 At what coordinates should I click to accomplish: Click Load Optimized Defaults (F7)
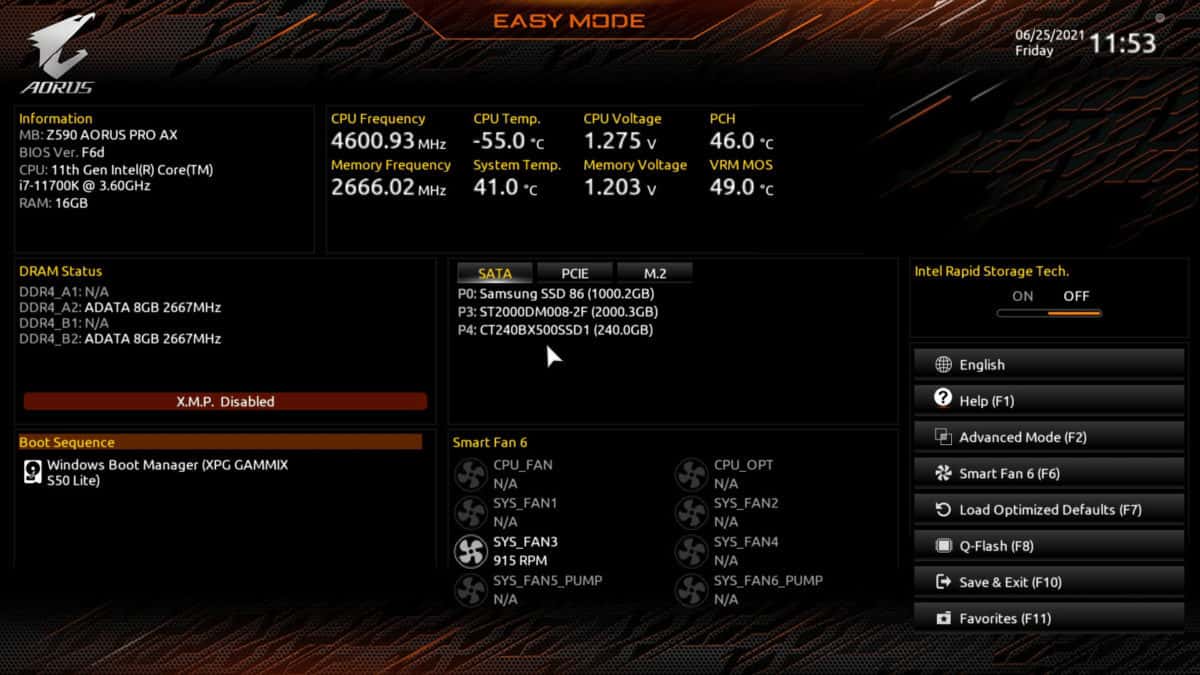1049,510
